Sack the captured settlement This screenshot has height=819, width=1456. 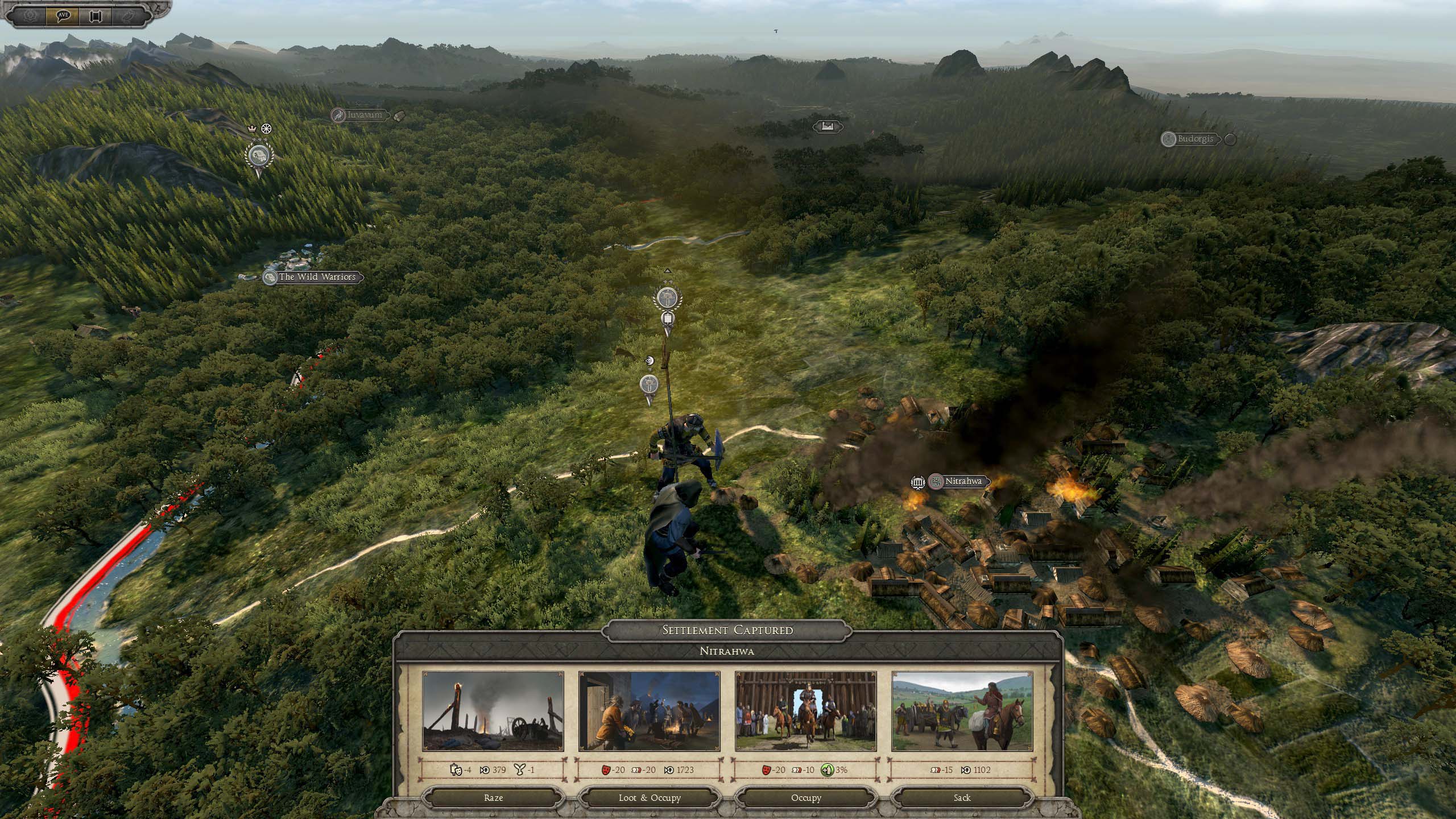[962, 797]
